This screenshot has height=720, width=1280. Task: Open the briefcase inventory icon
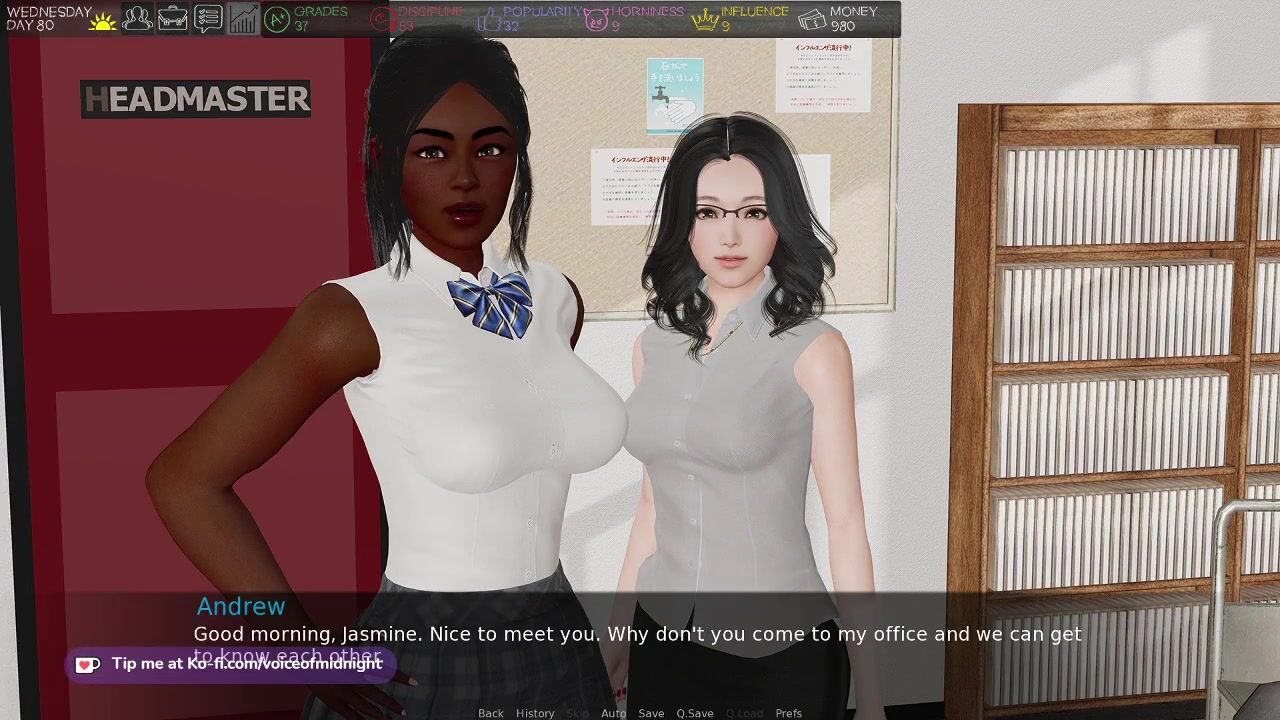[x=172, y=18]
